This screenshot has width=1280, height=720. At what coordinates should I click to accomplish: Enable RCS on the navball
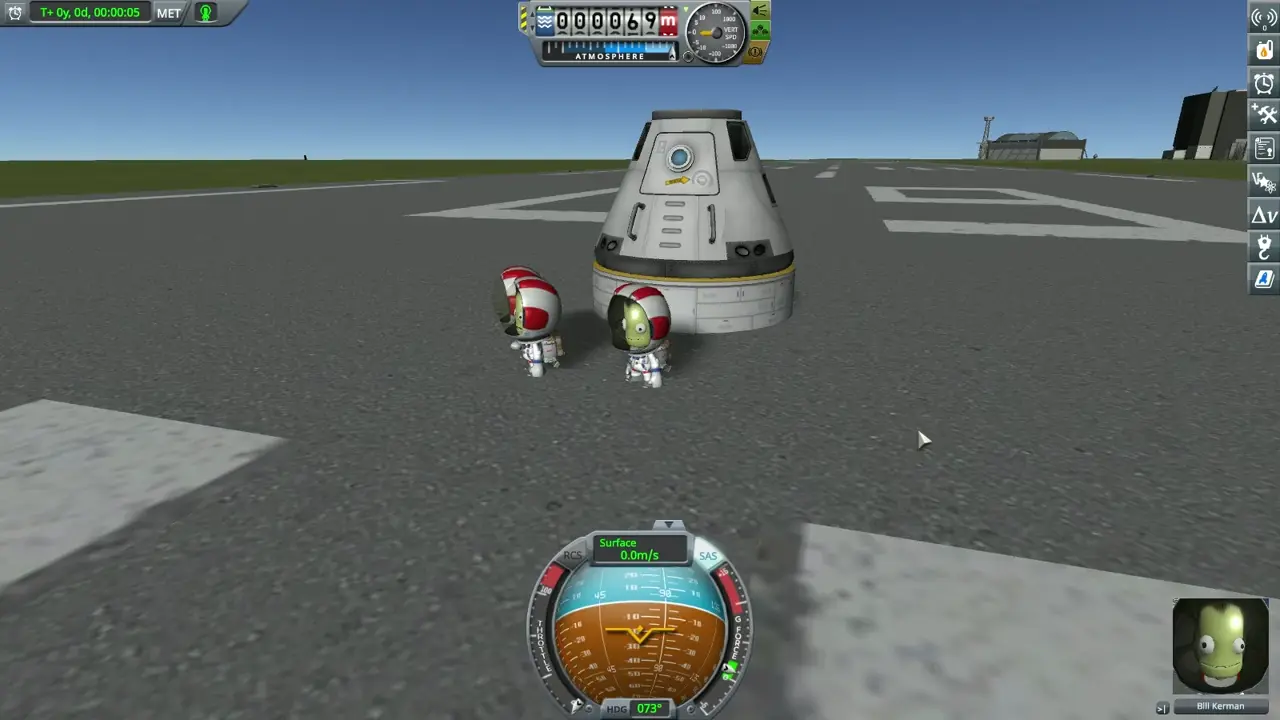point(572,556)
